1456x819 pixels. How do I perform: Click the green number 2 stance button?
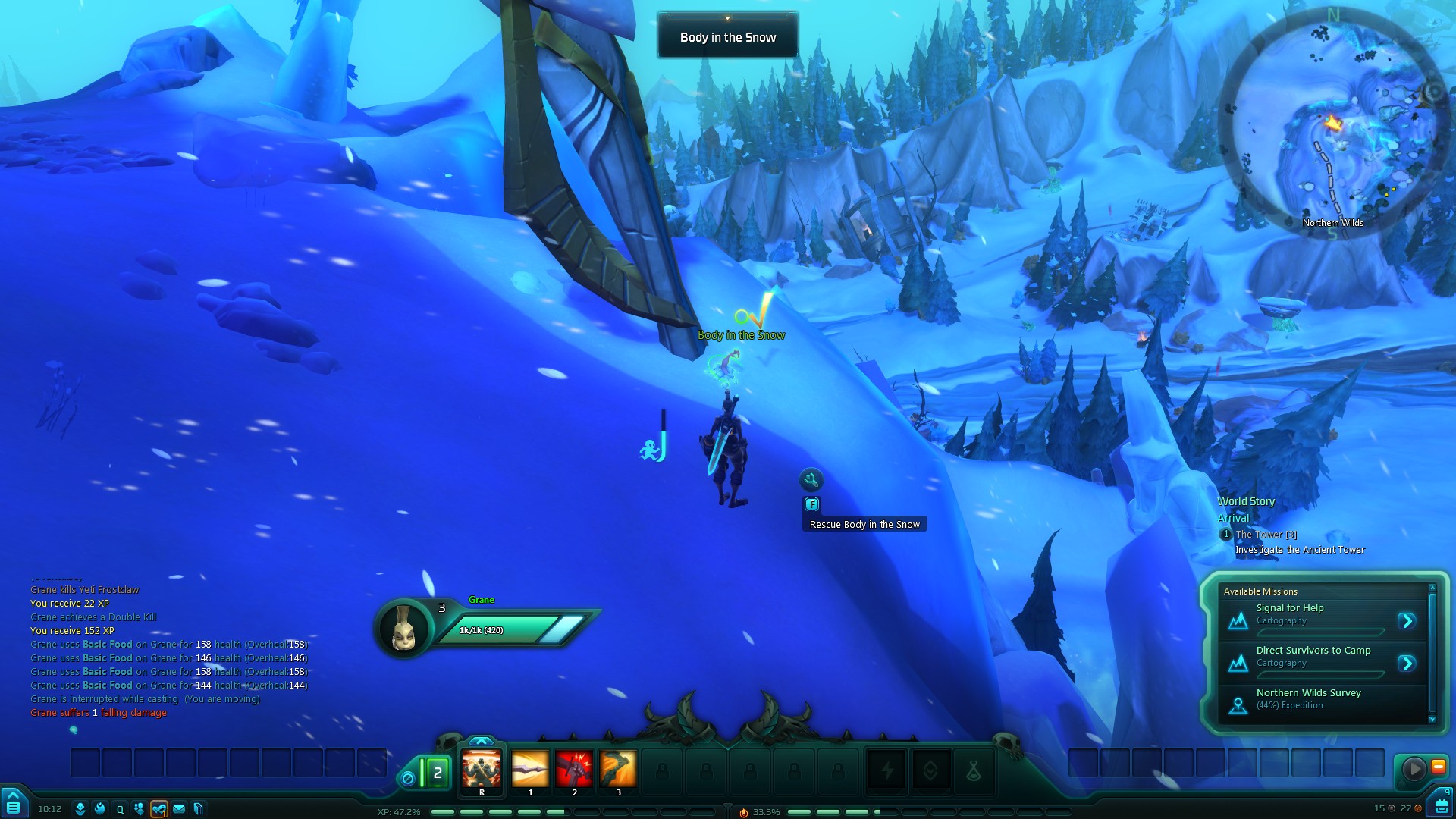tap(436, 773)
